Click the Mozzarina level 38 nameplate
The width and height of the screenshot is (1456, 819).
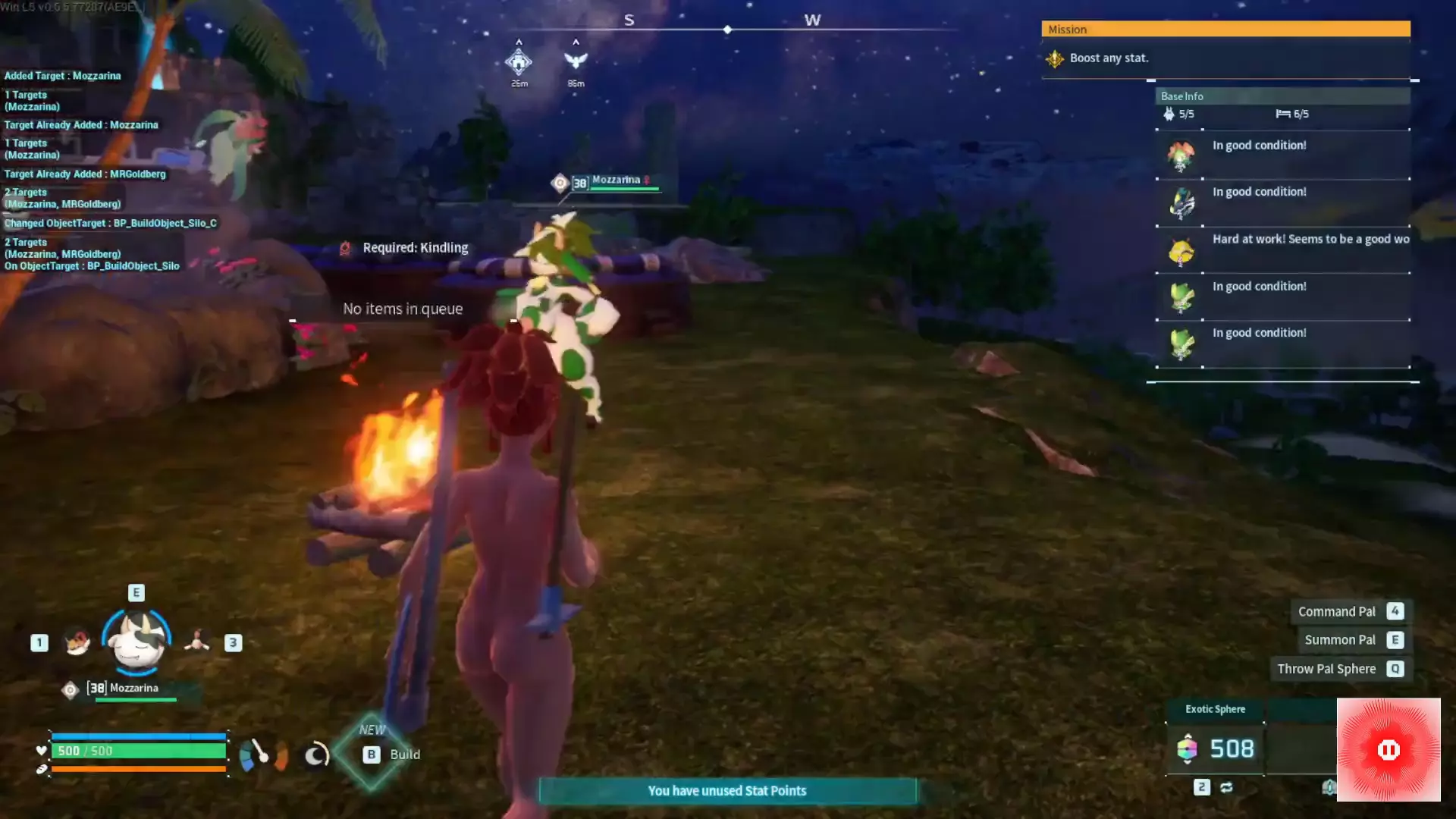(x=614, y=181)
